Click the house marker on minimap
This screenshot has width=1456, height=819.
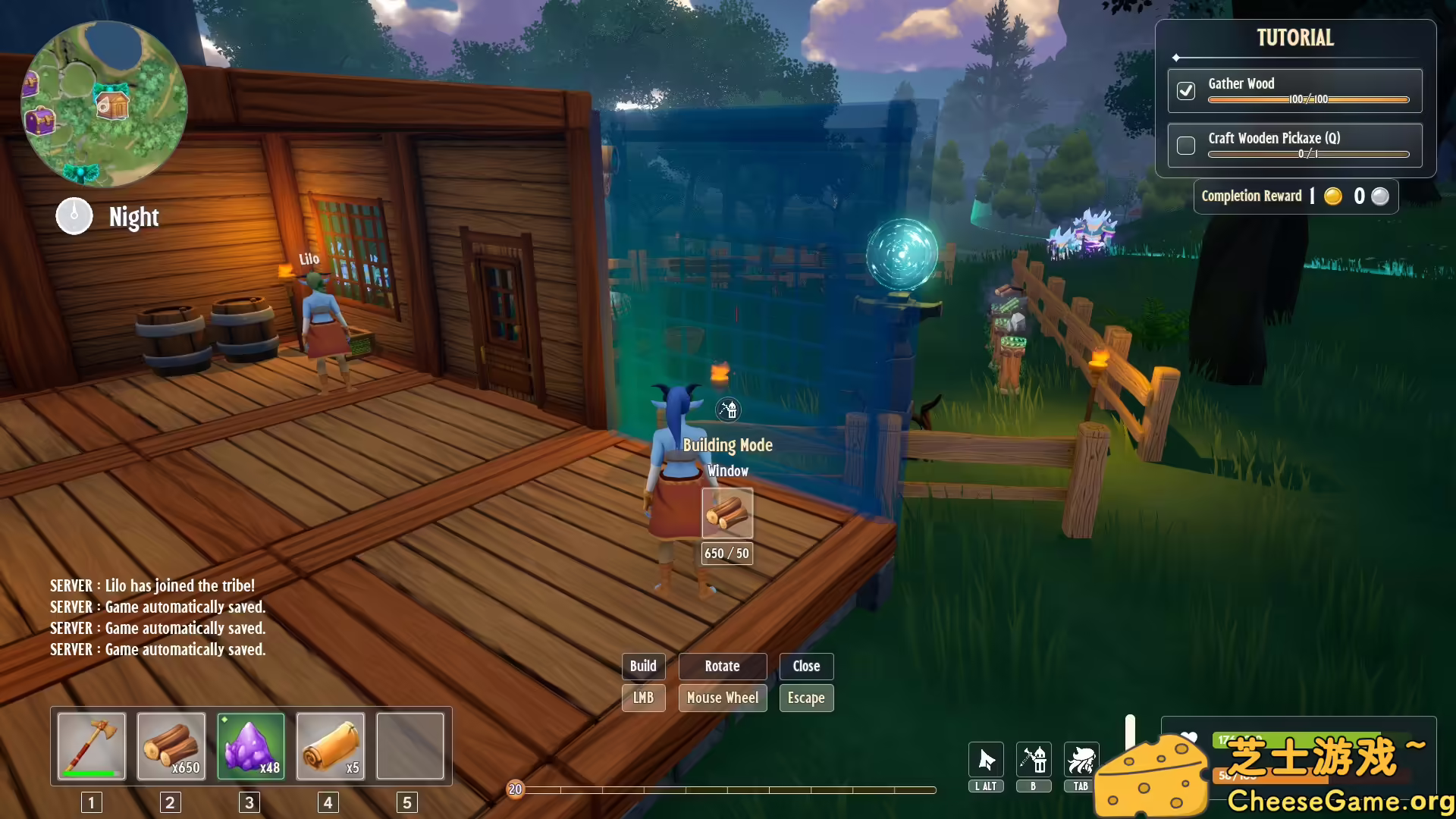coord(112,103)
